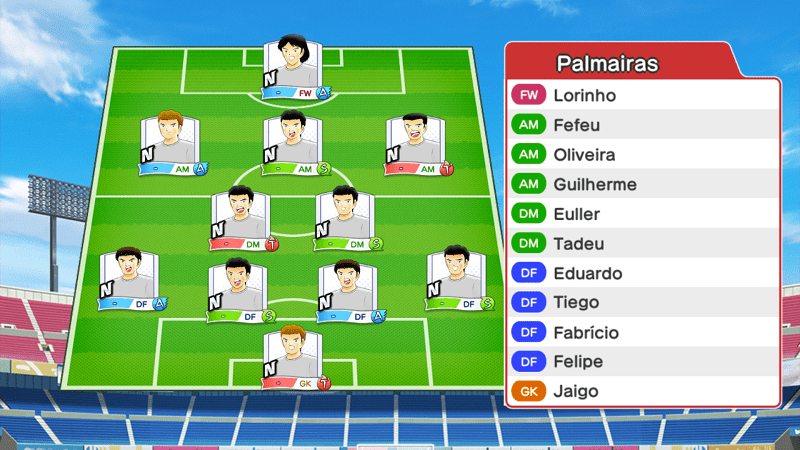Select the Fabrício roster entry
This screenshot has width=800, height=450.
coord(642,332)
